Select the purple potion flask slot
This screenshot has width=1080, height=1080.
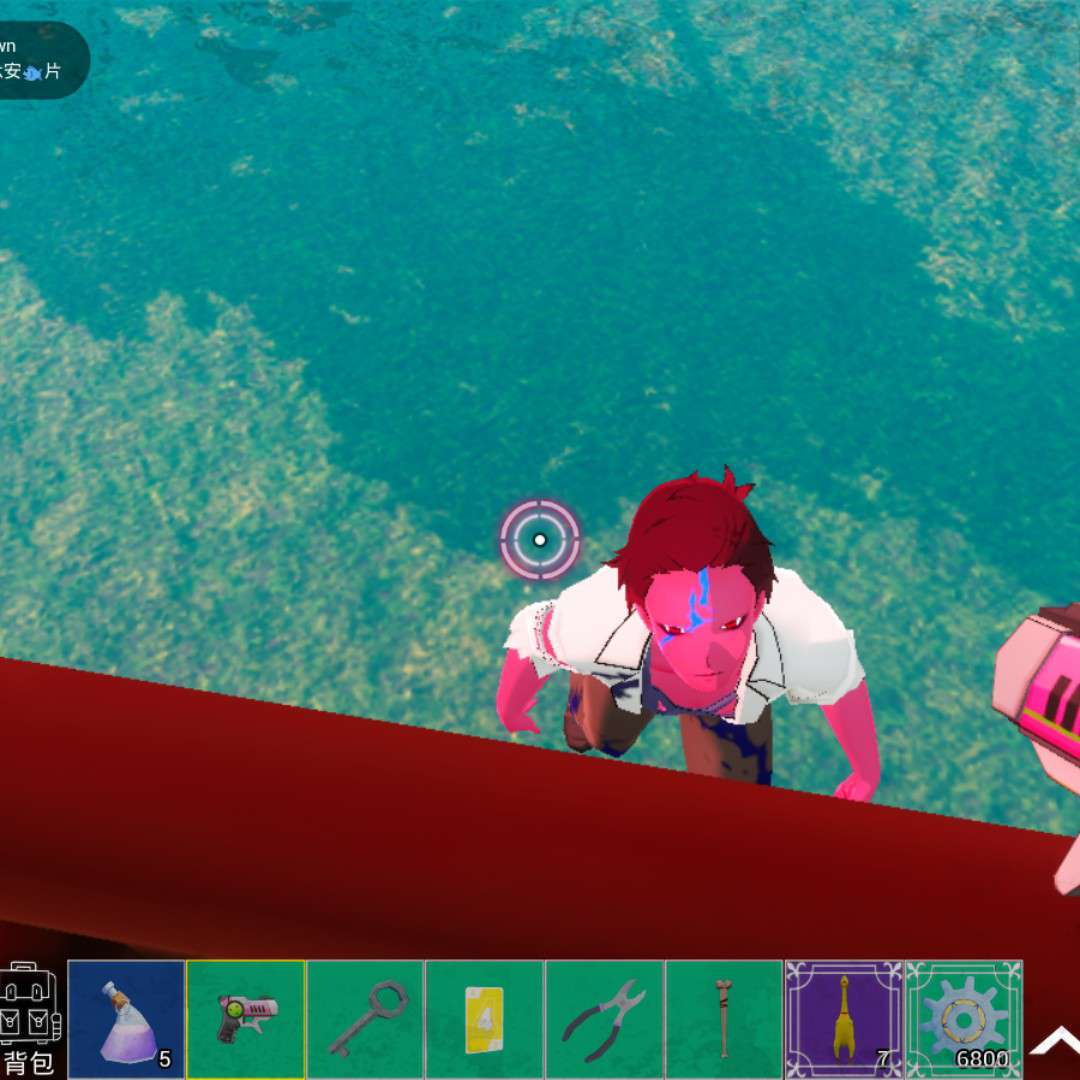[x=127, y=1019]
